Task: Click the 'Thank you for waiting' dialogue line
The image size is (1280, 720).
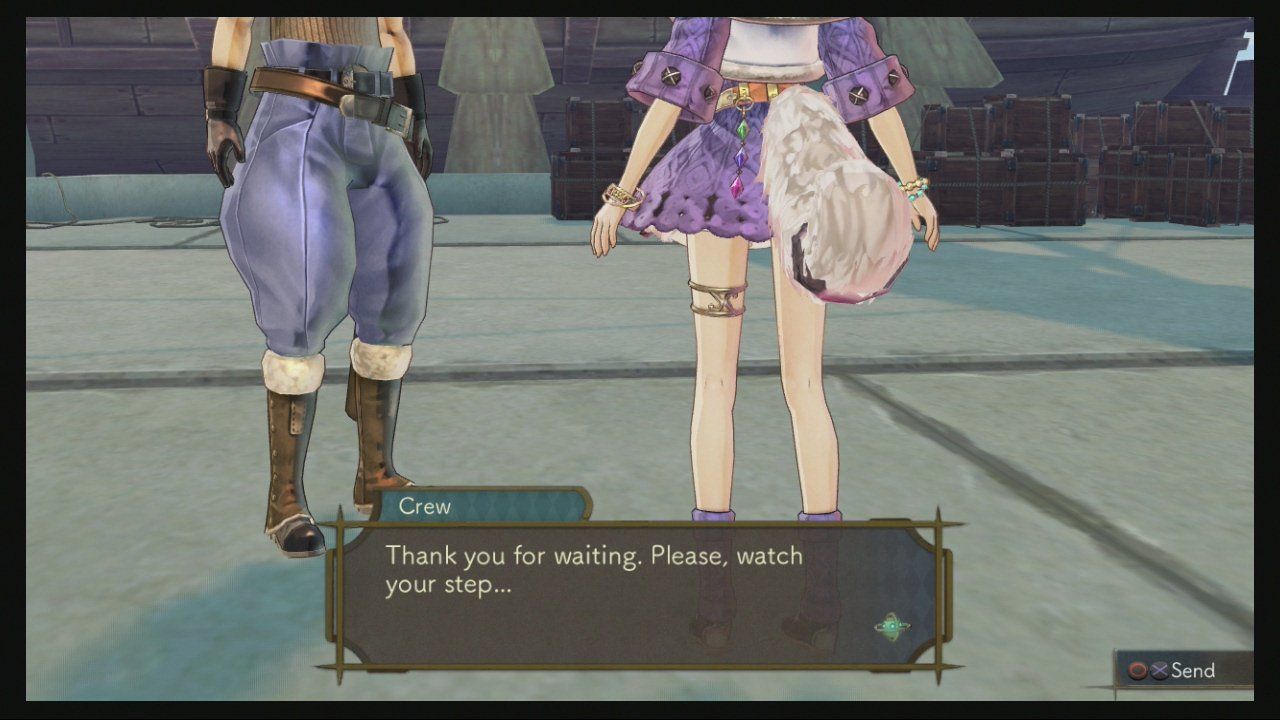Action: tap(597, 554)
